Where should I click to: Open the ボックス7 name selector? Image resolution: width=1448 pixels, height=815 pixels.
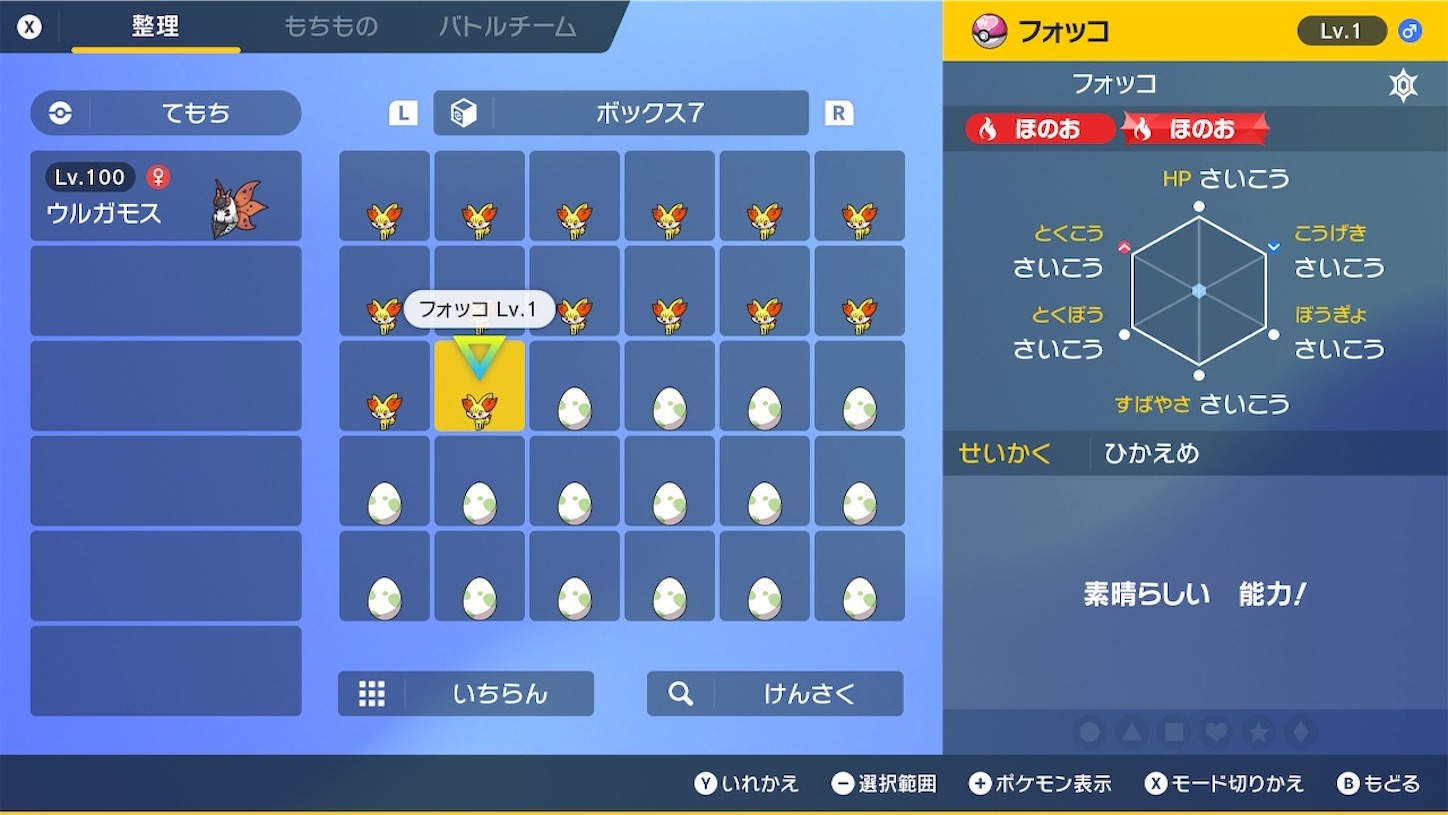click(648, 113)
